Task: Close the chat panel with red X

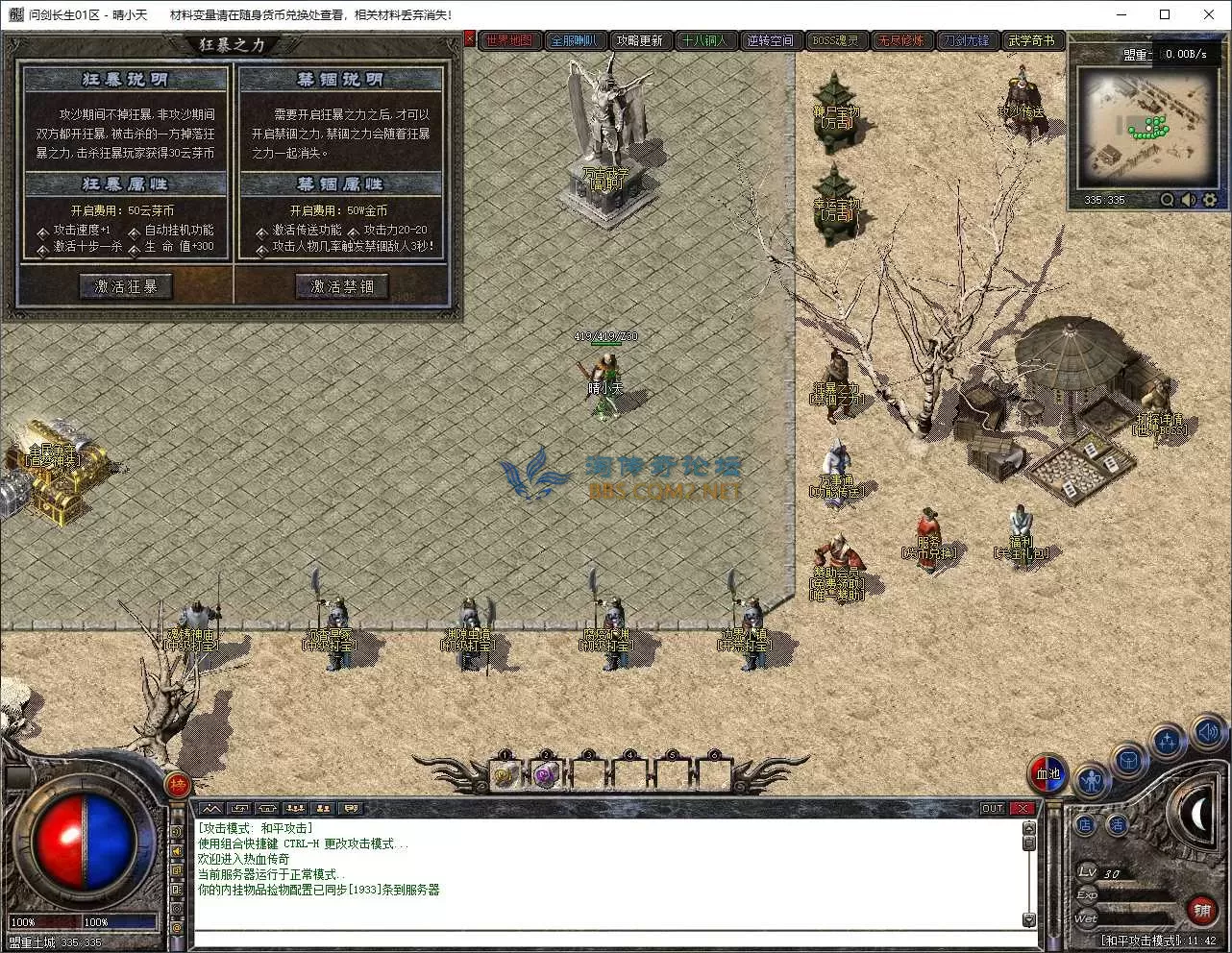Action: 1023,808
